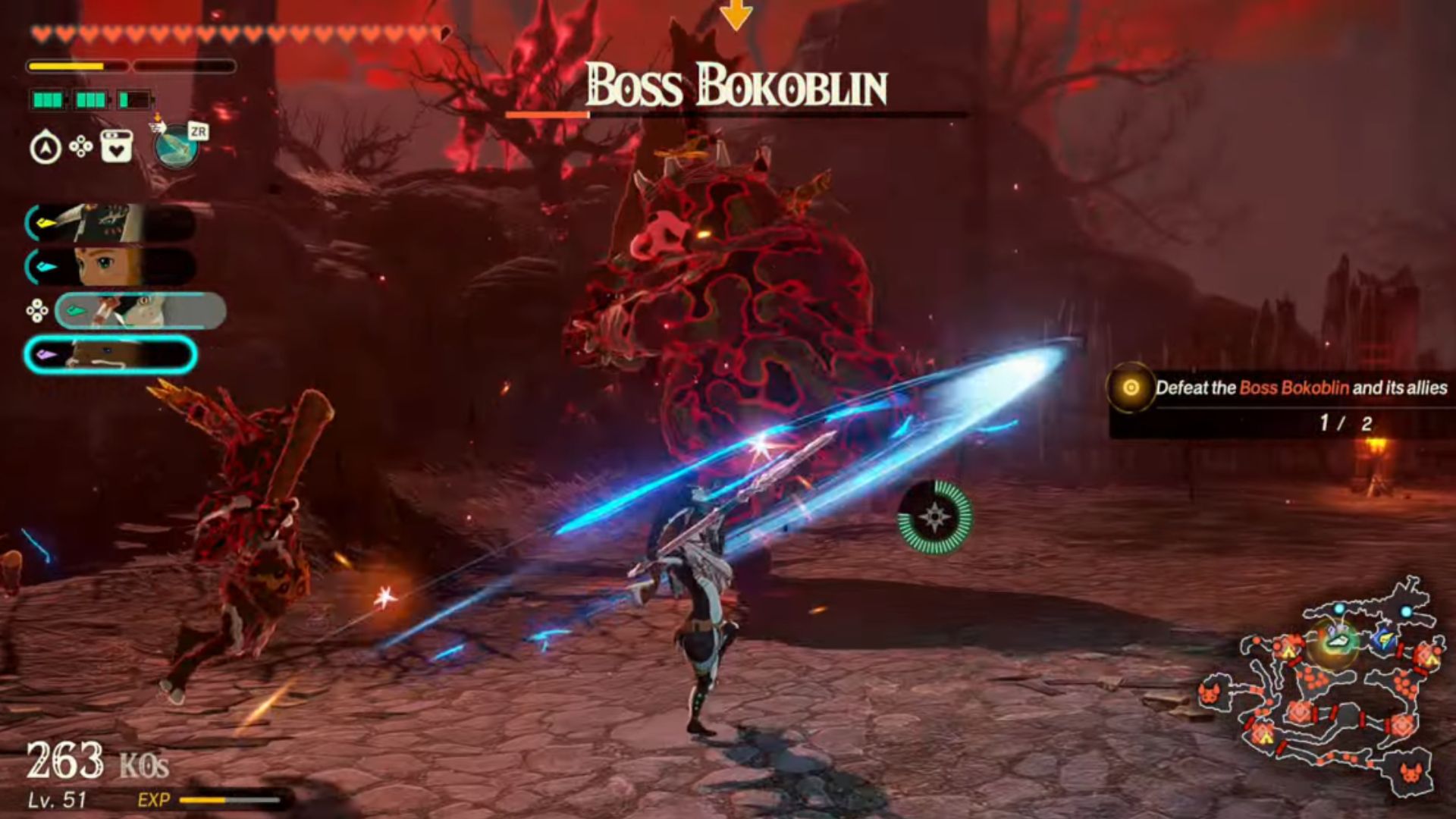This screenshot has height=819, width=1456.
Task: Choose the grey-highlighted party portrait
Action: point(140,311)
